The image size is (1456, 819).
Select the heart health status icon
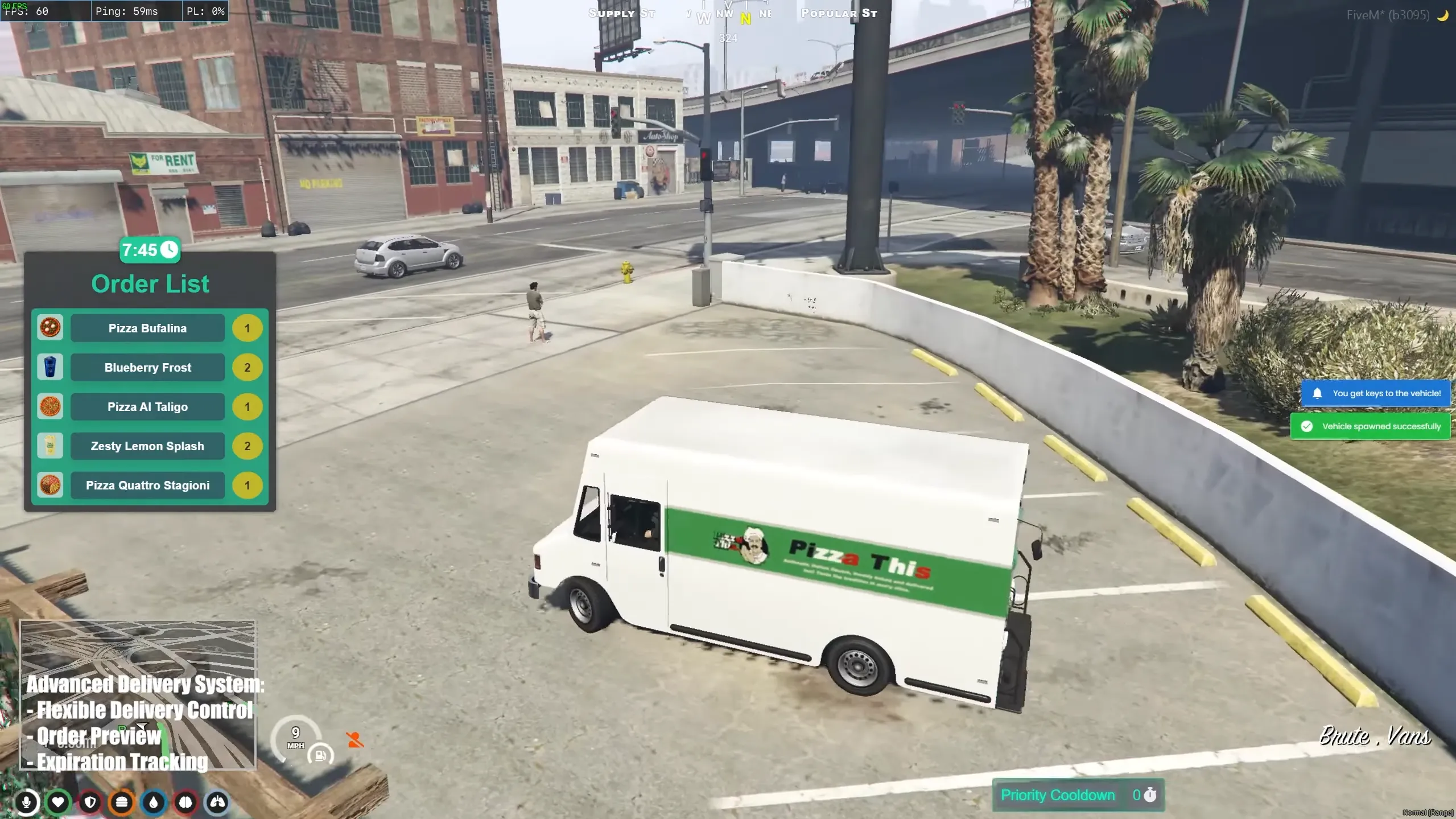pyautogui.click(x=58, y=802)
